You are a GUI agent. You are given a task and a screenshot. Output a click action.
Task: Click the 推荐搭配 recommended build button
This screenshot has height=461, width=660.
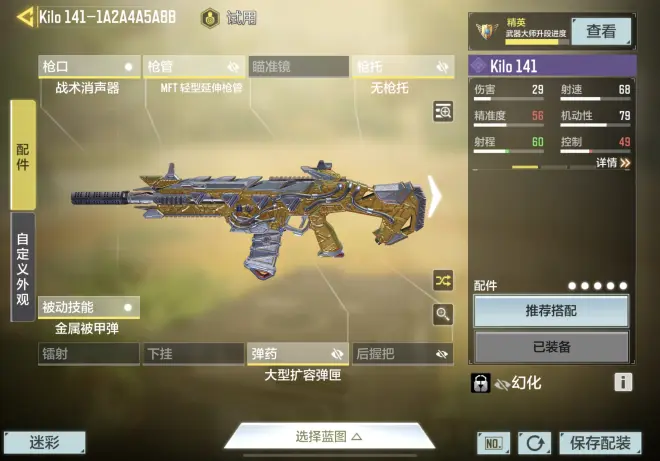[x=551, y=311]
